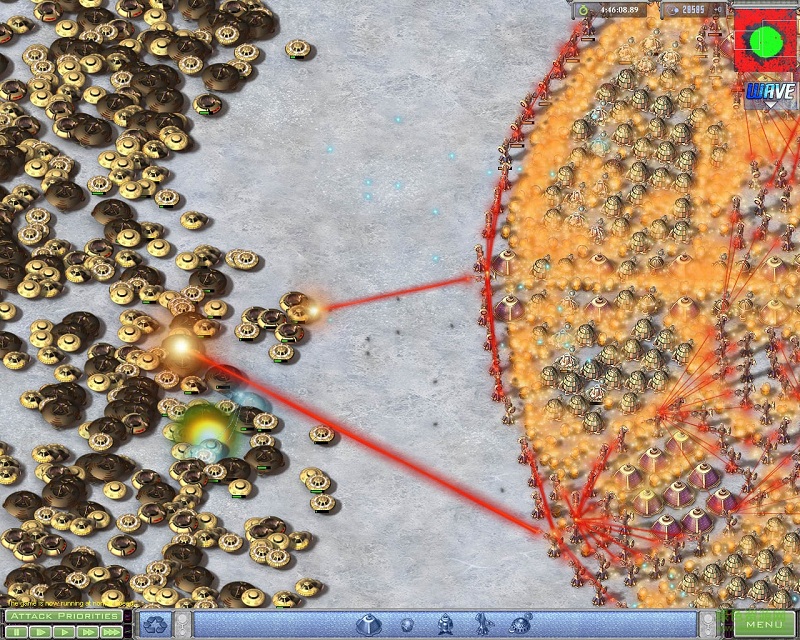Open the Attack Priorities panel
The height and width of the screenshot is (640, 800).
(x=63, y=616)
